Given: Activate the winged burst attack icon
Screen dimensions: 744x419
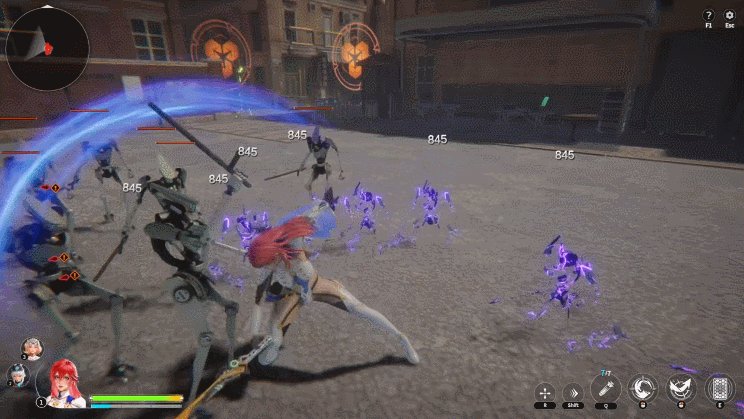Looking at the screenshot, I should click(x=682, y=389).
